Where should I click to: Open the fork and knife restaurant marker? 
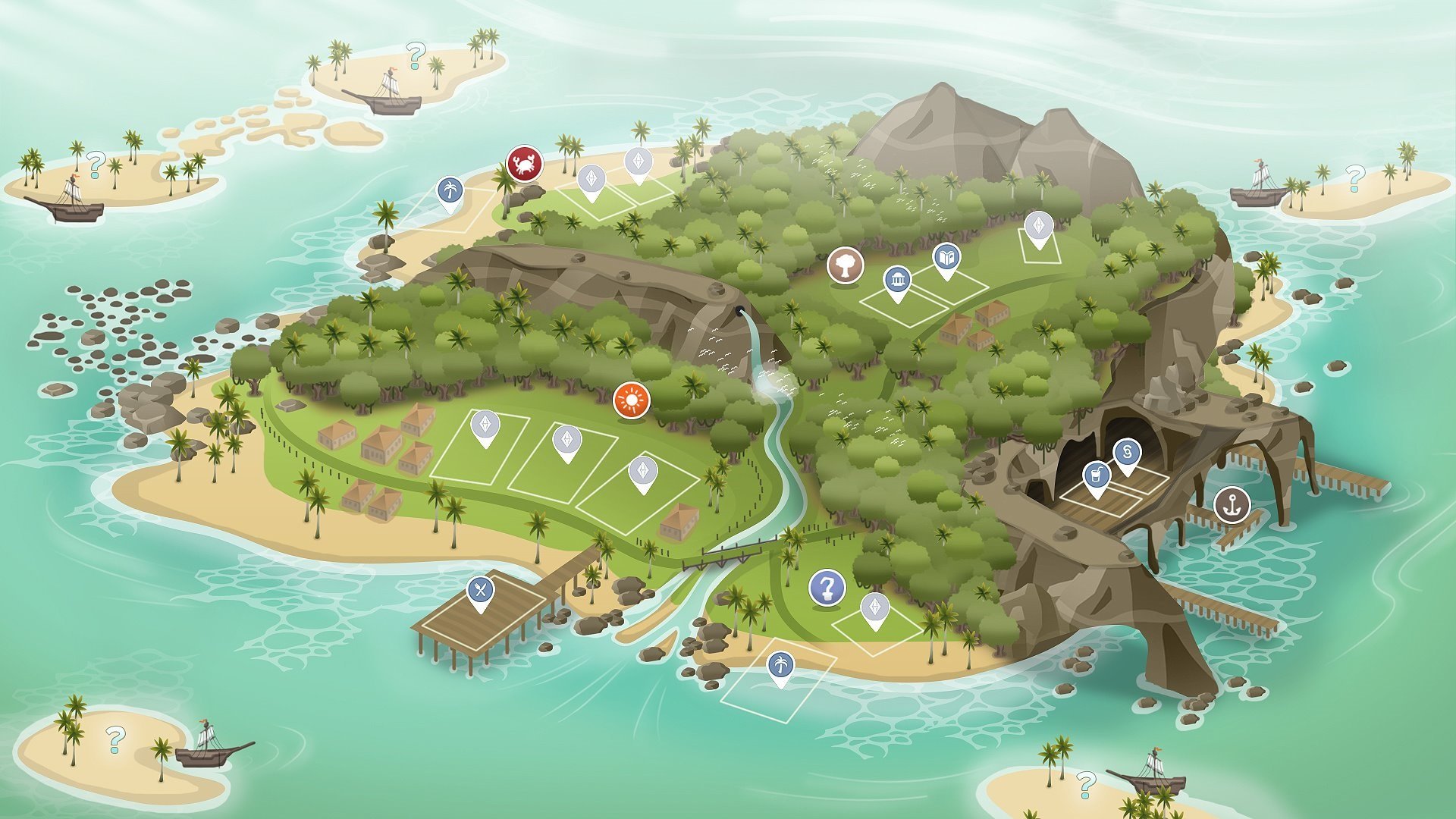480,590
